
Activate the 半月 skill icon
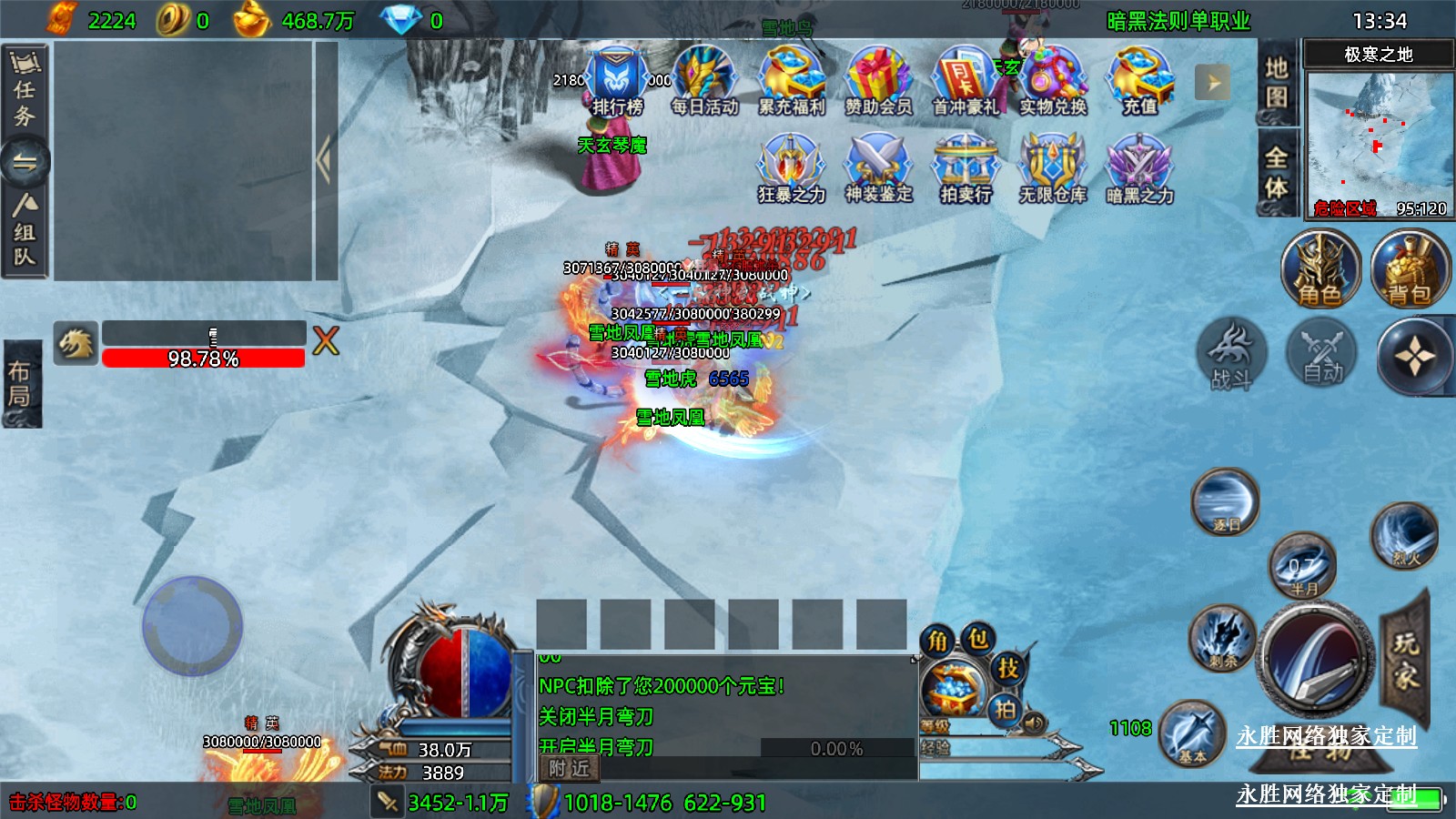pyautogui.click(x=1302, y=567)
